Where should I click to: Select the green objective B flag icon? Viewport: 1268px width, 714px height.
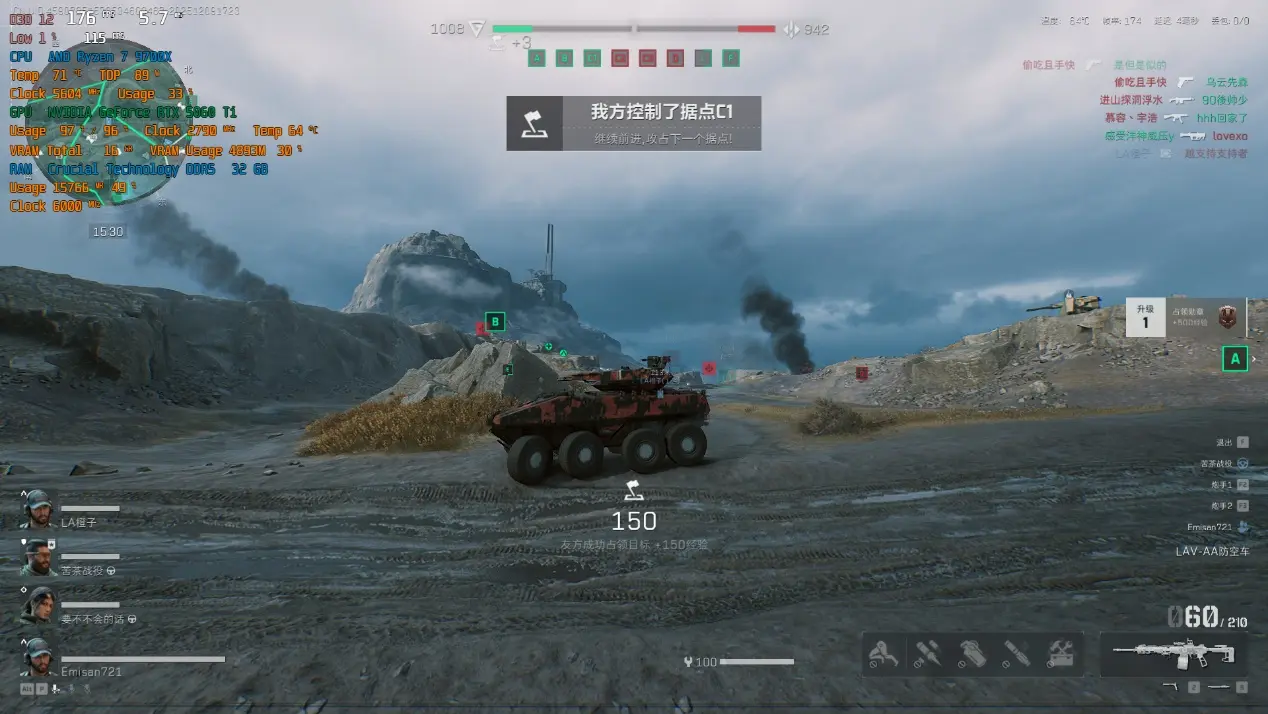click(x=564, y=58)
